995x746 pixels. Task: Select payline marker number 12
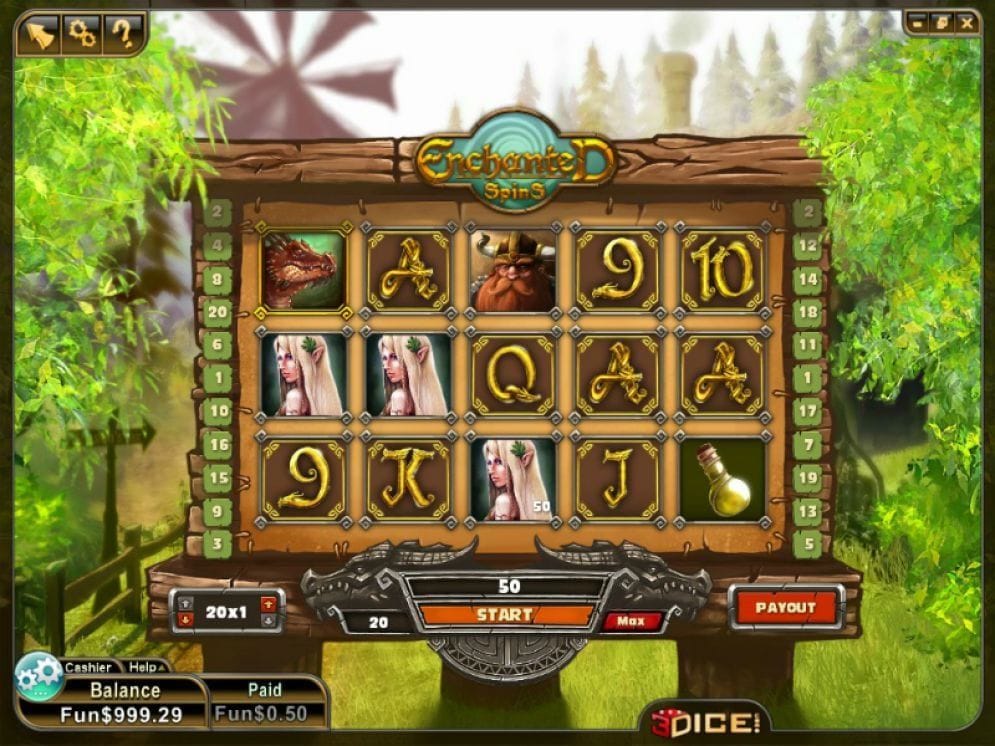(808, 246)
